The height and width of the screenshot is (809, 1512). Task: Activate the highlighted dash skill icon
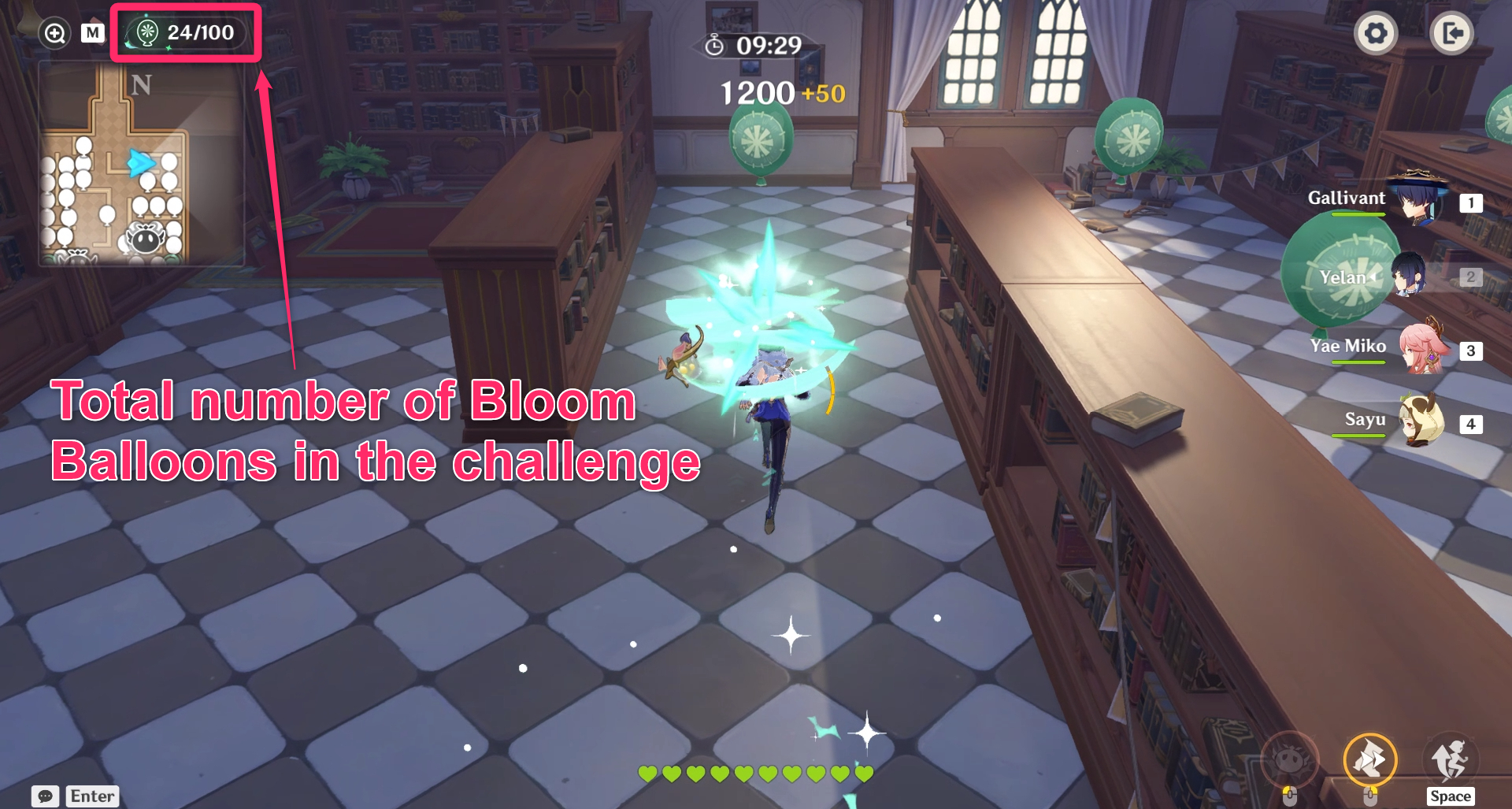[x=1369, y=760]
